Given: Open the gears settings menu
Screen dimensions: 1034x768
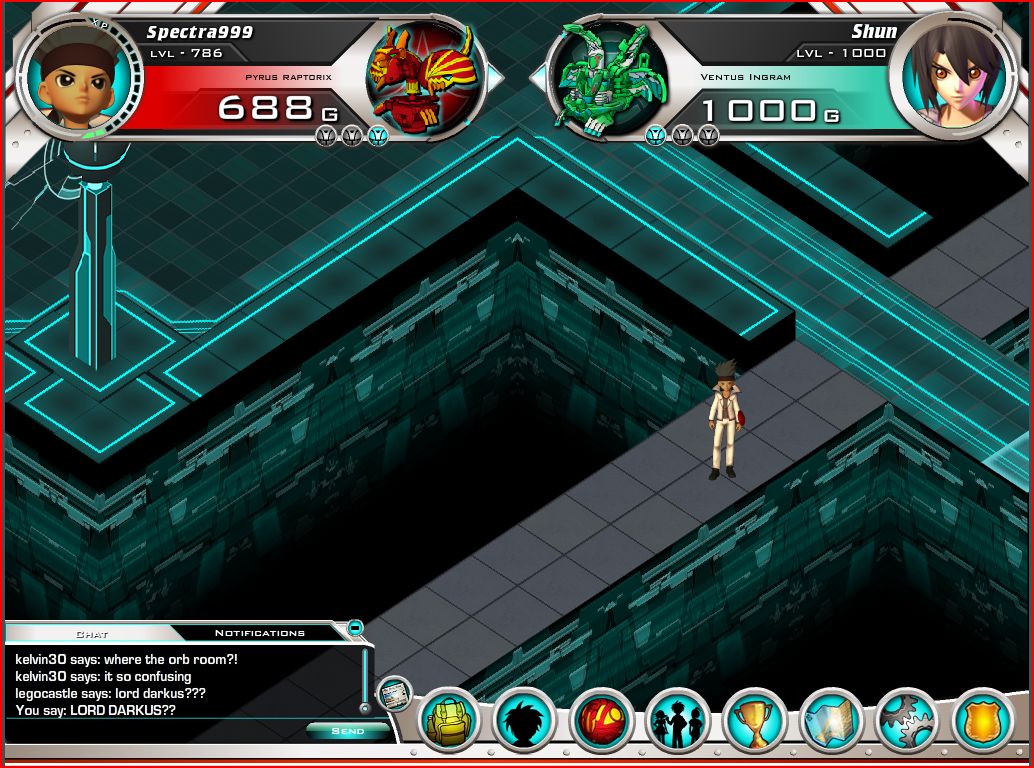Looking at the screenshot, I should 907,719.
